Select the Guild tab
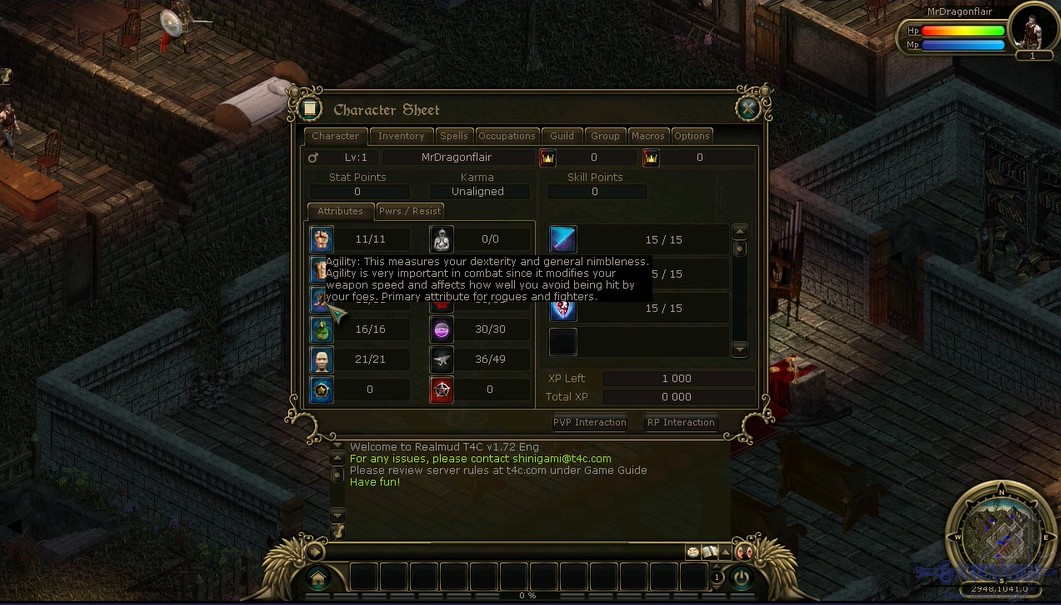This screenshot has width=1061, height=605. [x=562, y=136]
